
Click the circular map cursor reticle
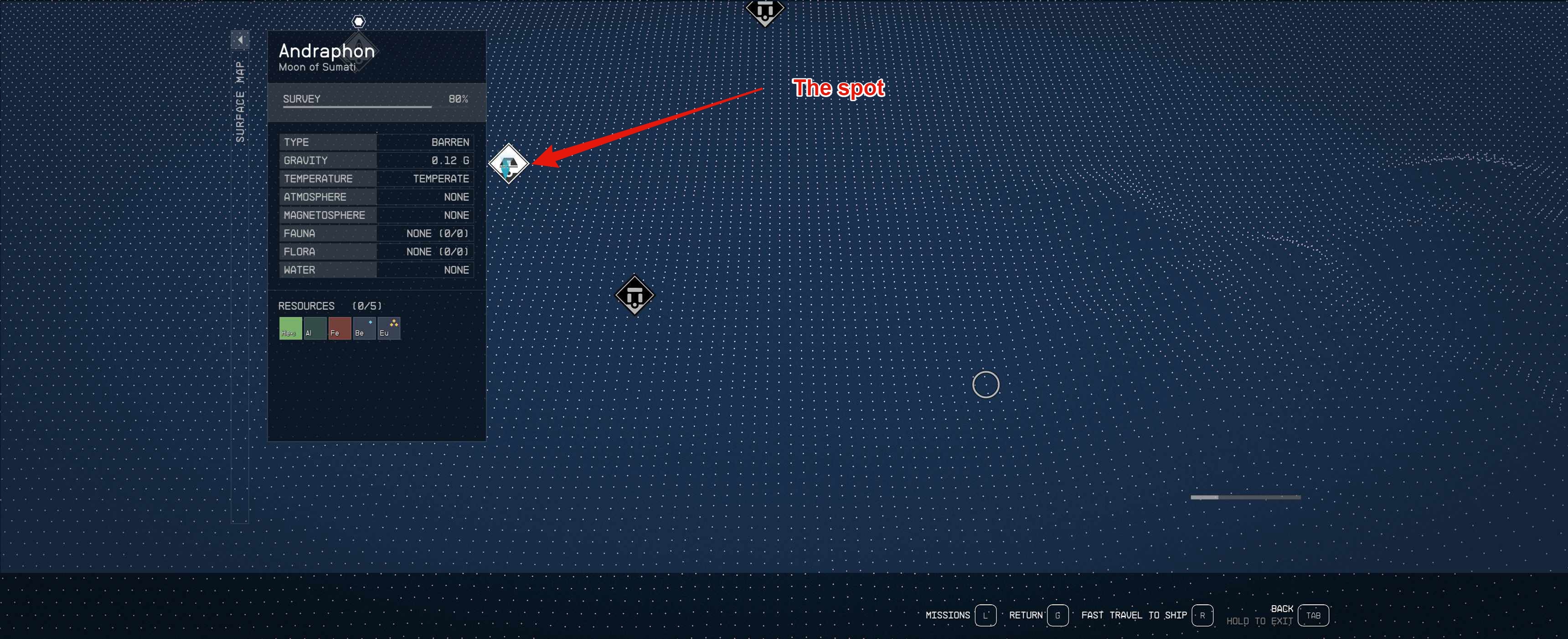coord(986,385)
